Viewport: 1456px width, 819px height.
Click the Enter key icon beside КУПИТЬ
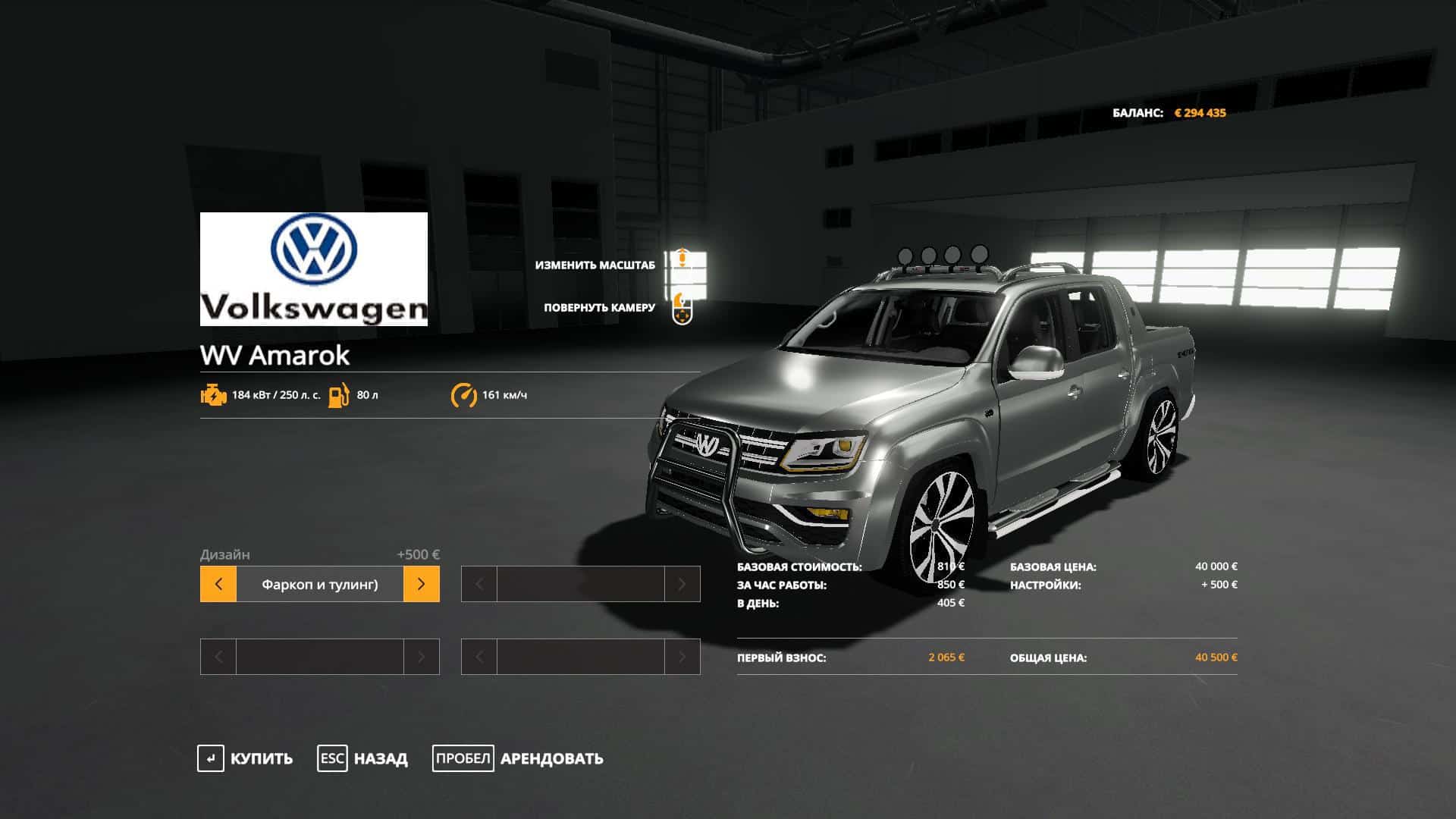point(210,758)
